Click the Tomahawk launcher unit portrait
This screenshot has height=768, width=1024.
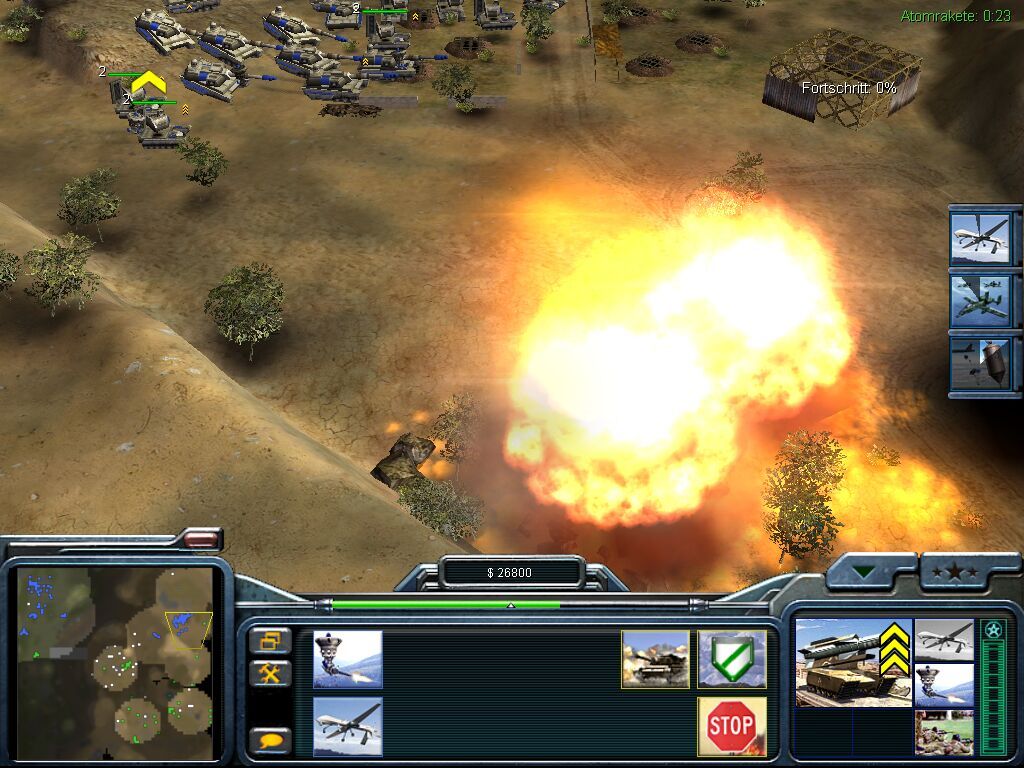(840, 661)
